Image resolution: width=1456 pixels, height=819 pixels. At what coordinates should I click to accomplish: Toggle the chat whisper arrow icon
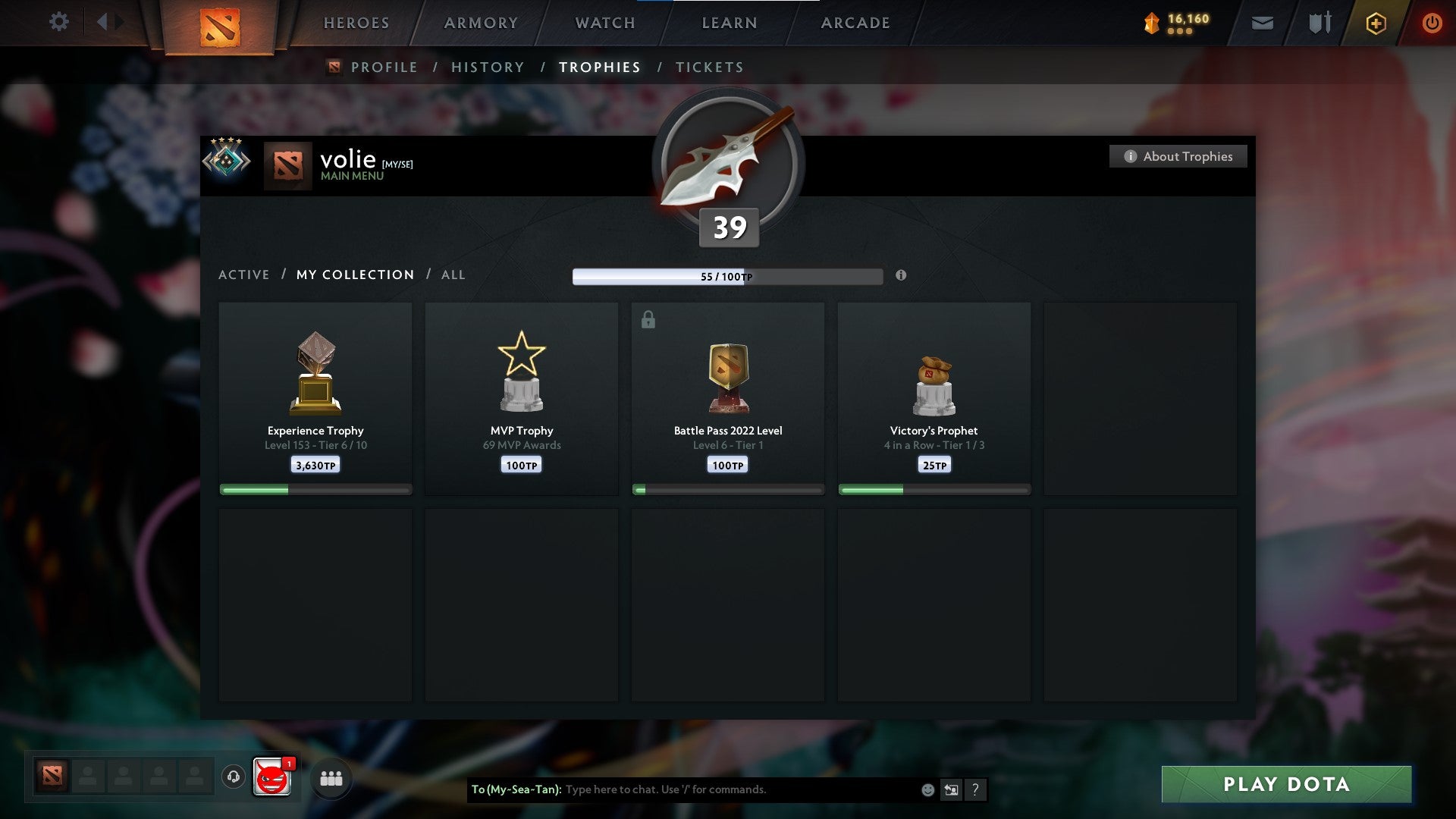coord(952,789)
